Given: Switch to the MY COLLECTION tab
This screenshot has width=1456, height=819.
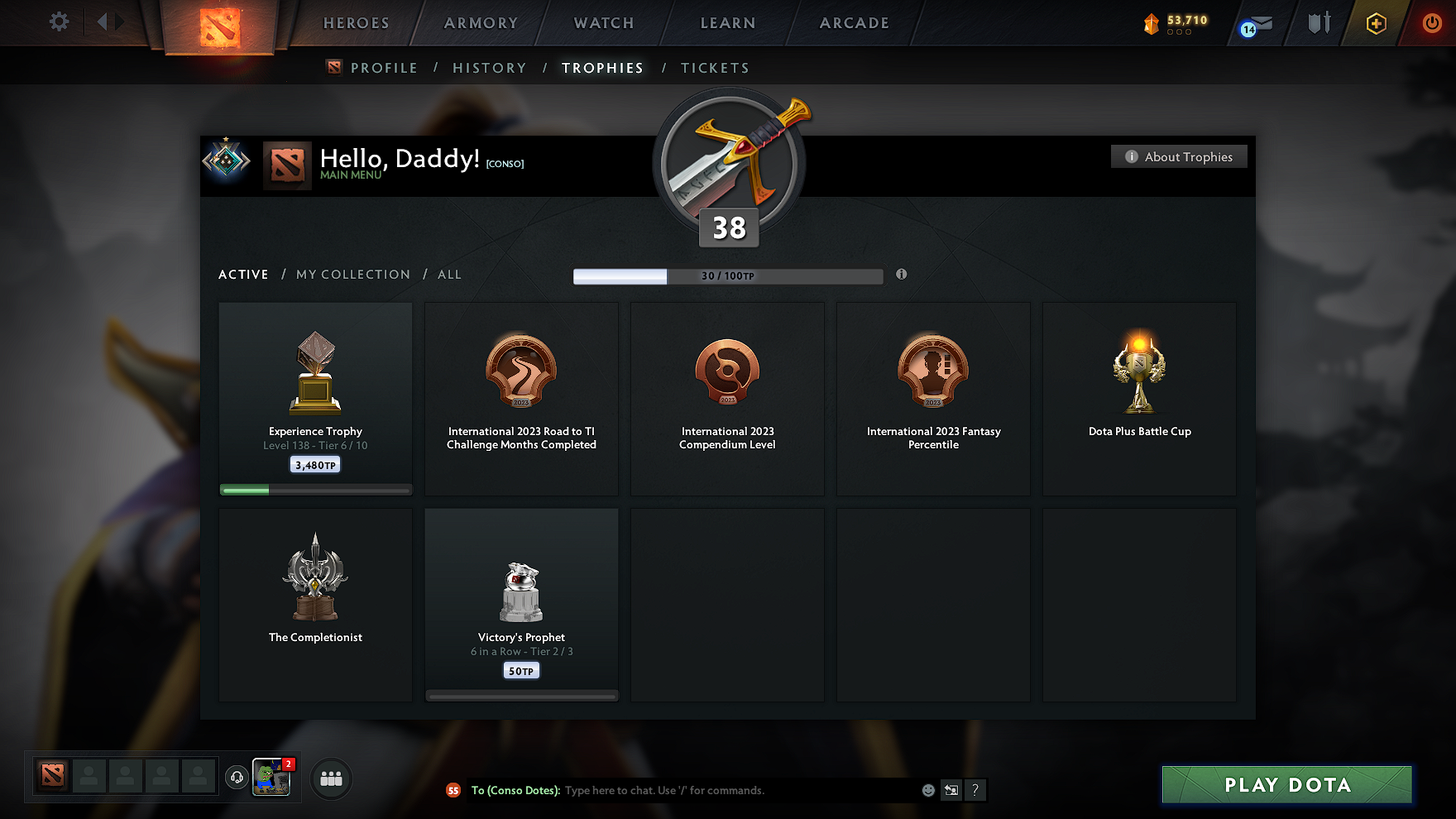Looking at the screenshot, I should coord(352,274).
